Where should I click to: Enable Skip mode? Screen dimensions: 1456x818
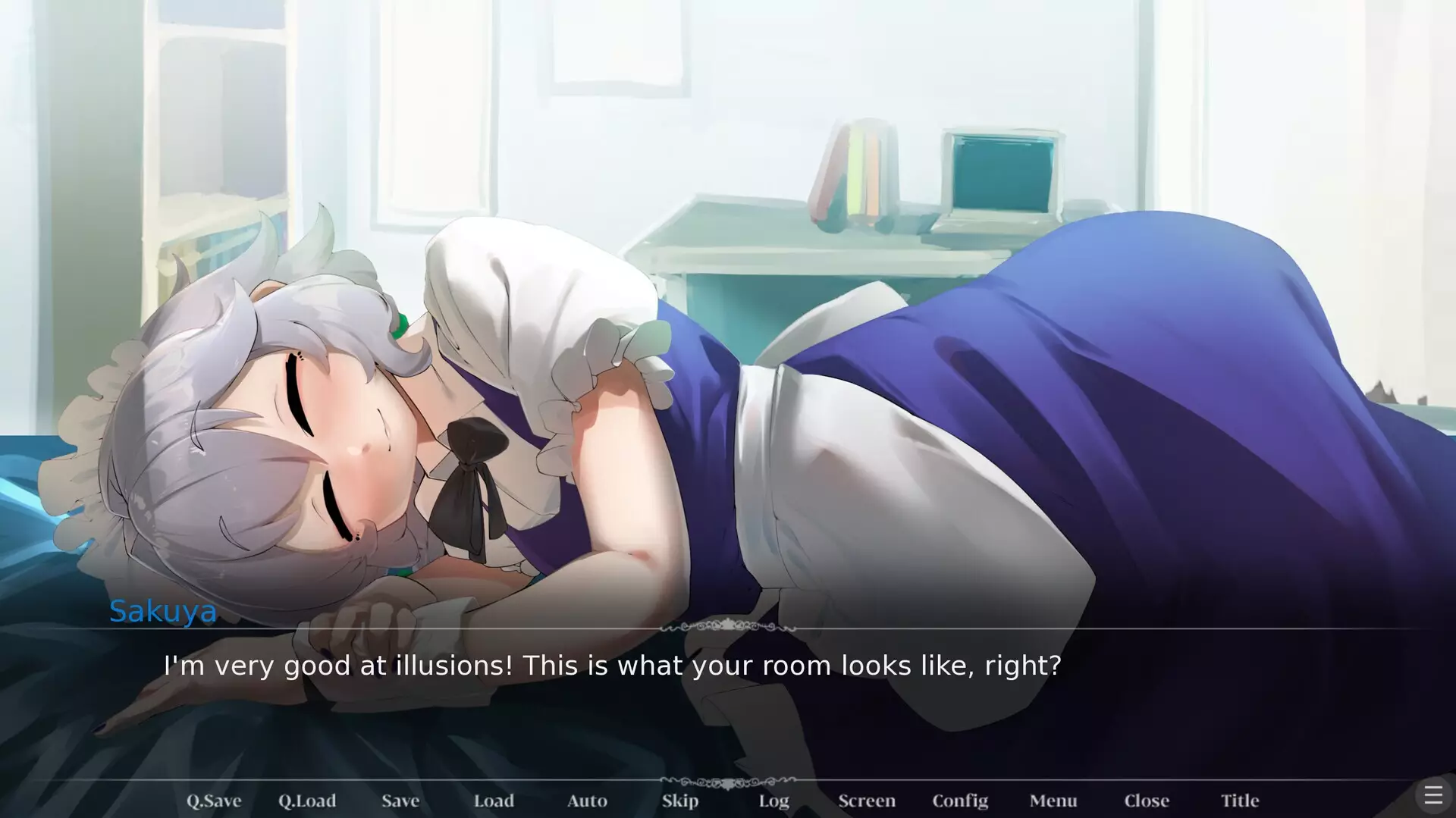(679, 801)
